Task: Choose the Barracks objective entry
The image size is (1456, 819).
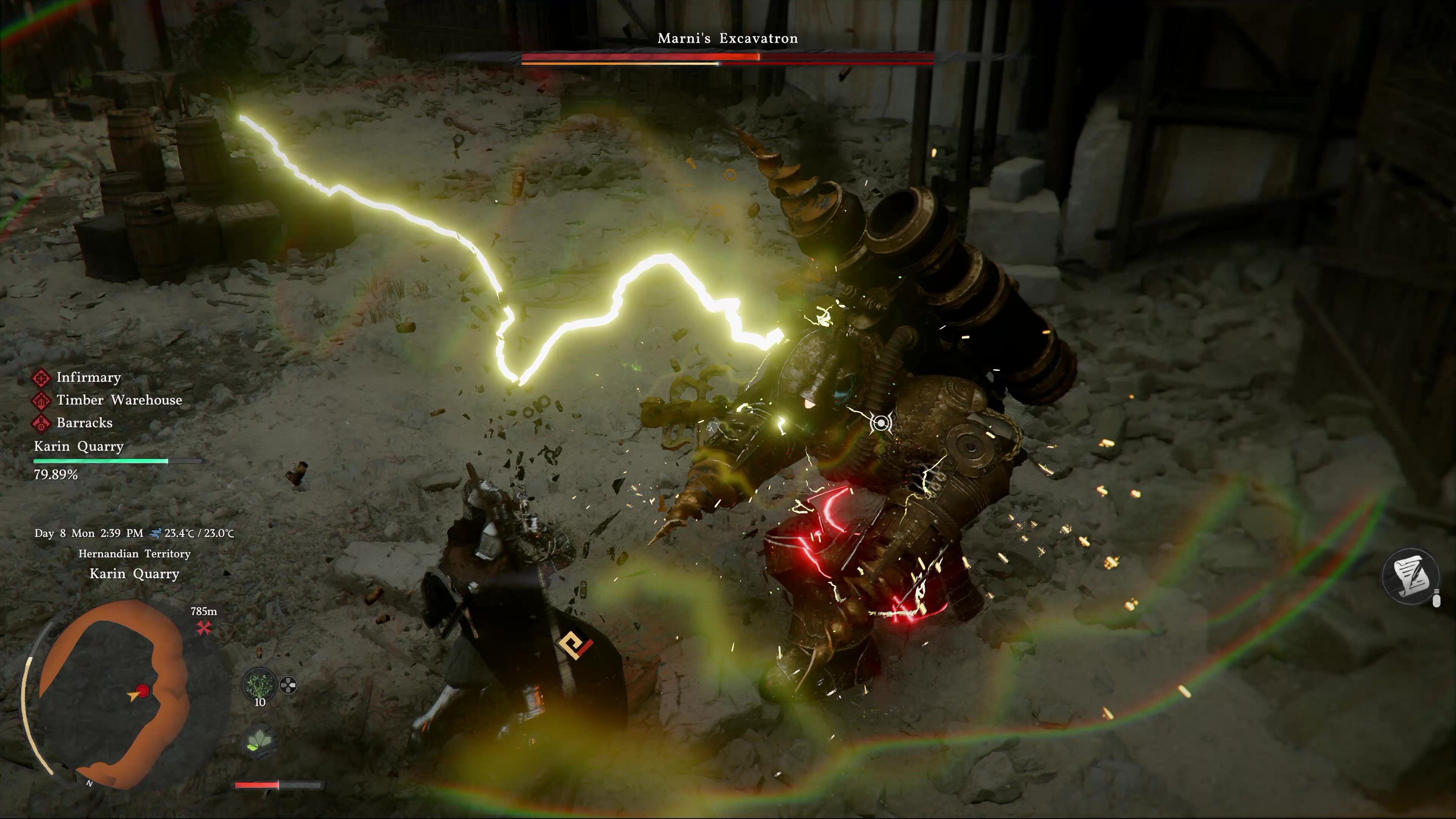Action: 84,423
